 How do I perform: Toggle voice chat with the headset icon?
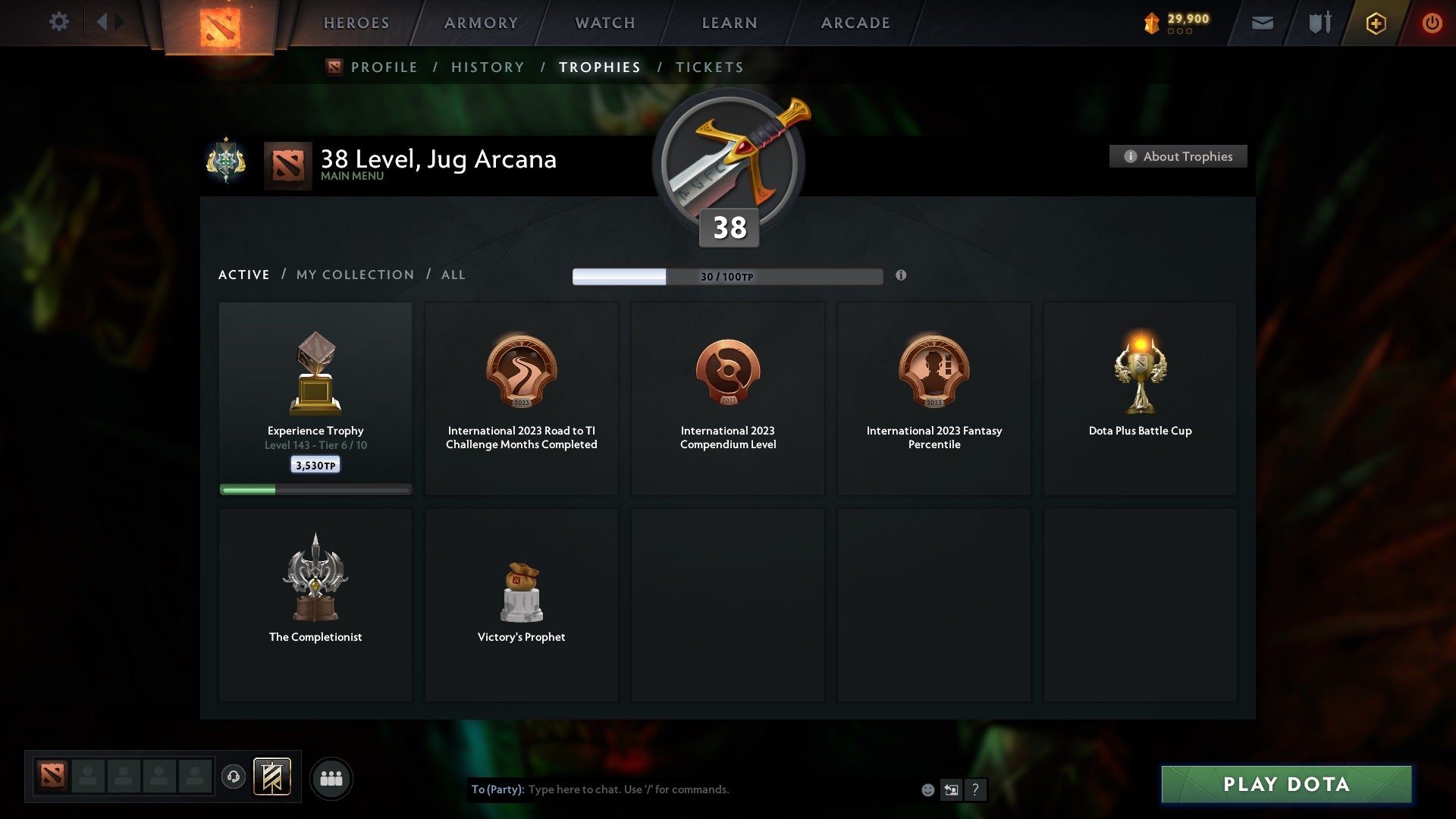point(234,778)
